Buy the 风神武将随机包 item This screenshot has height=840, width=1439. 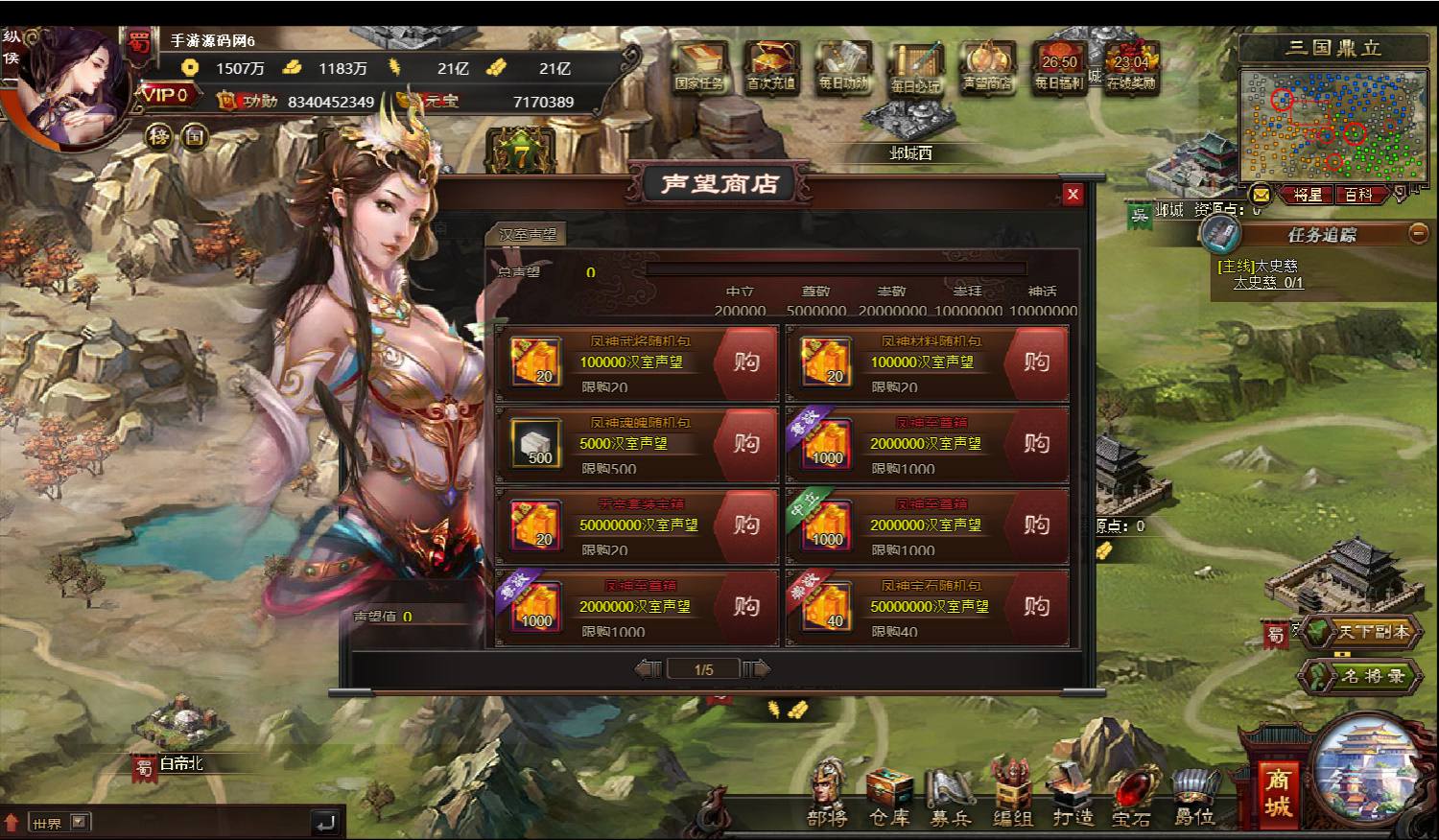746,362
